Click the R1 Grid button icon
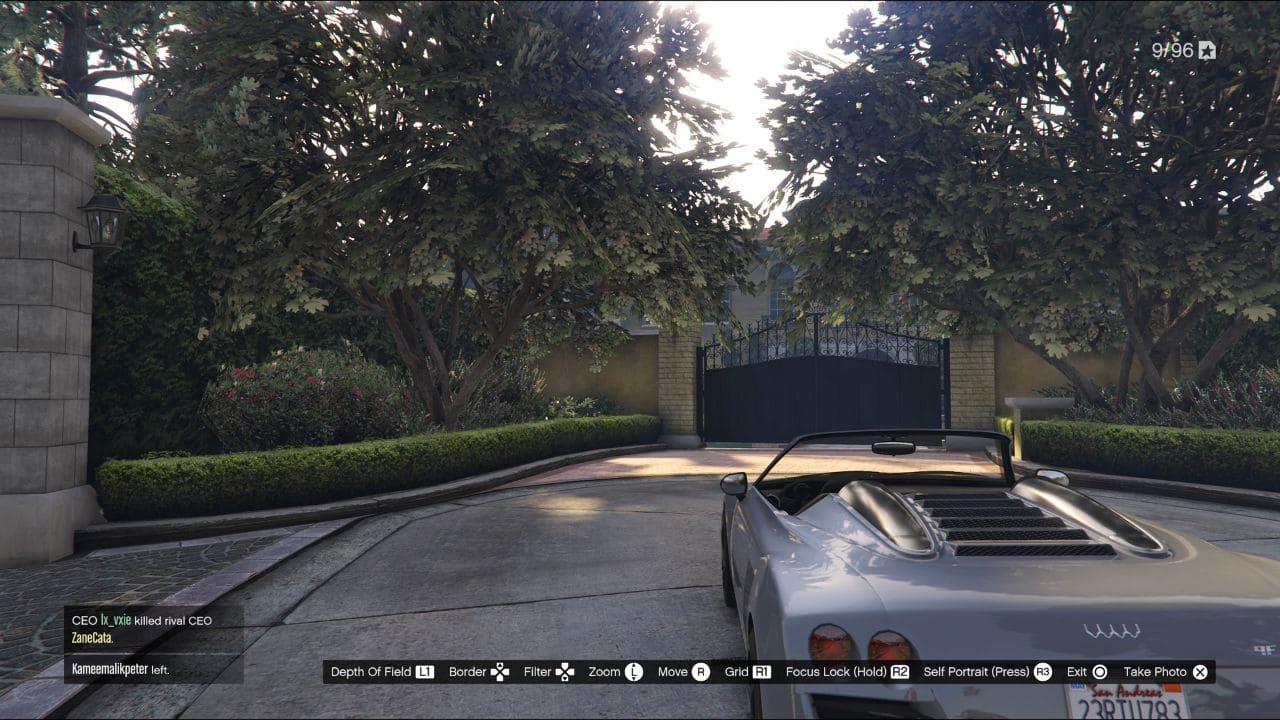 point(761,671)
